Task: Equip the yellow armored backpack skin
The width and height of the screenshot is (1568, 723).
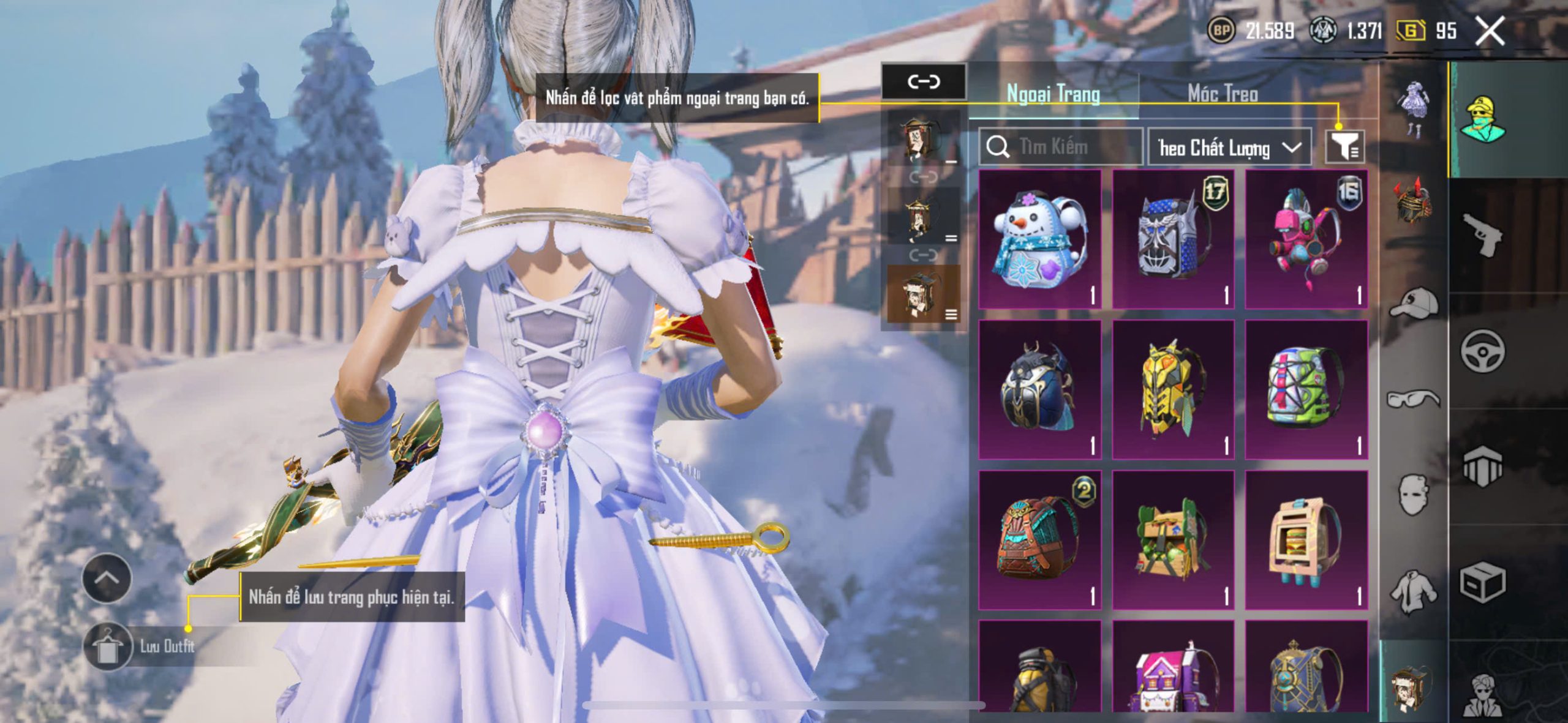Action: [x=1173, y=389]
